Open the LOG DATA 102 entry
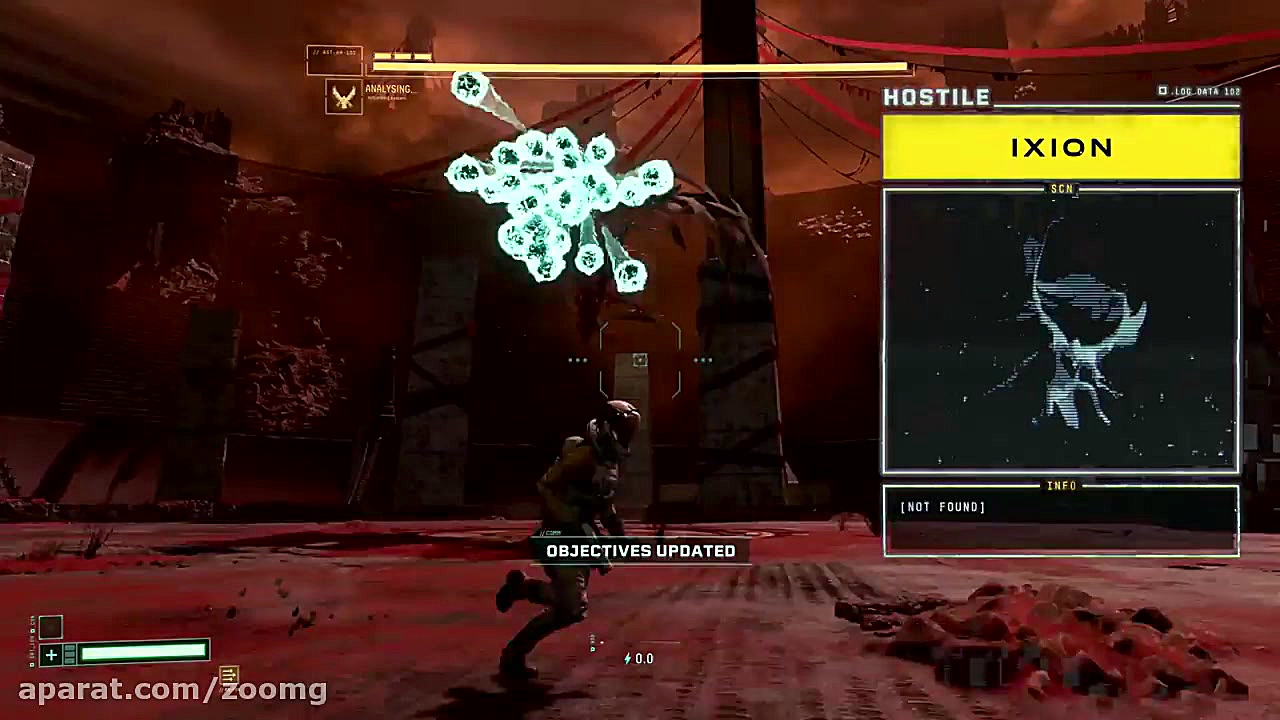 [x=1200, y=91]
